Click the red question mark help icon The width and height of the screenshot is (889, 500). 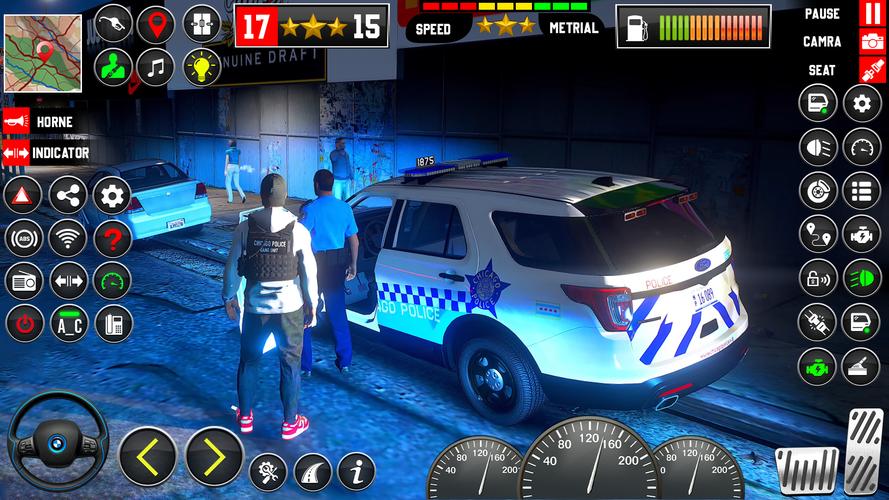[x=113, y=239]
